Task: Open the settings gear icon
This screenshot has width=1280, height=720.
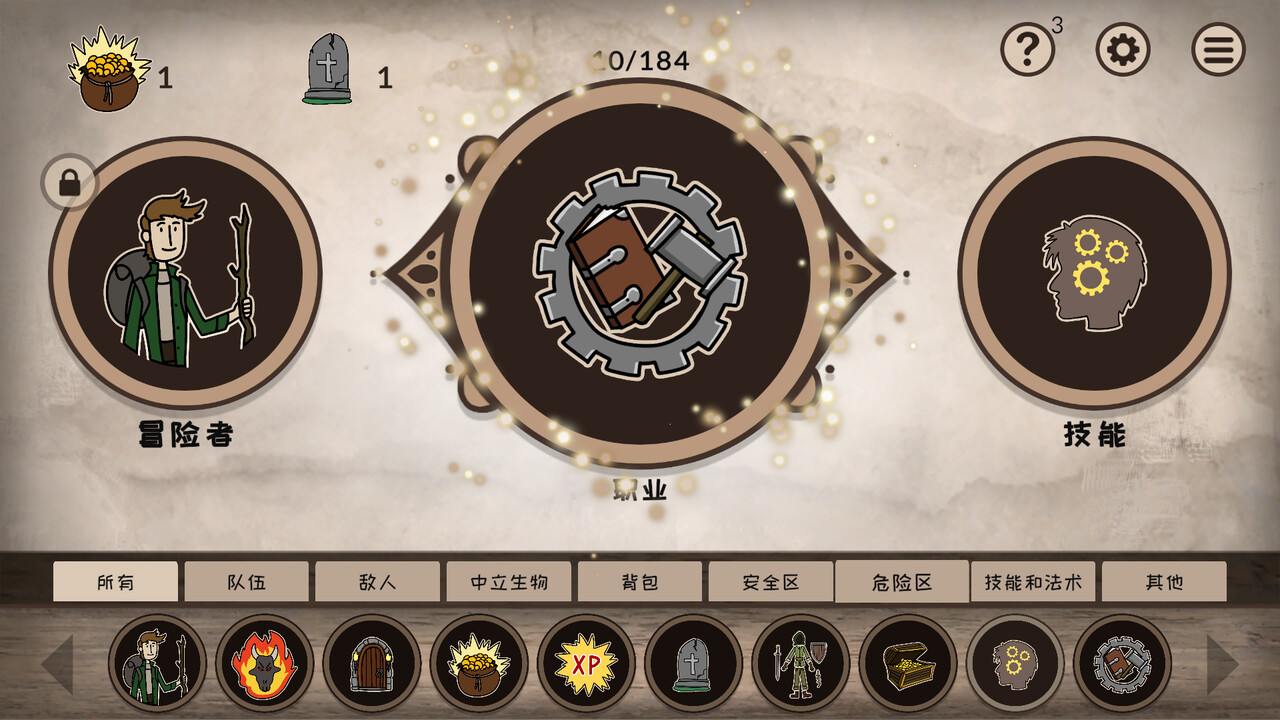Action: pos(1122,50)
